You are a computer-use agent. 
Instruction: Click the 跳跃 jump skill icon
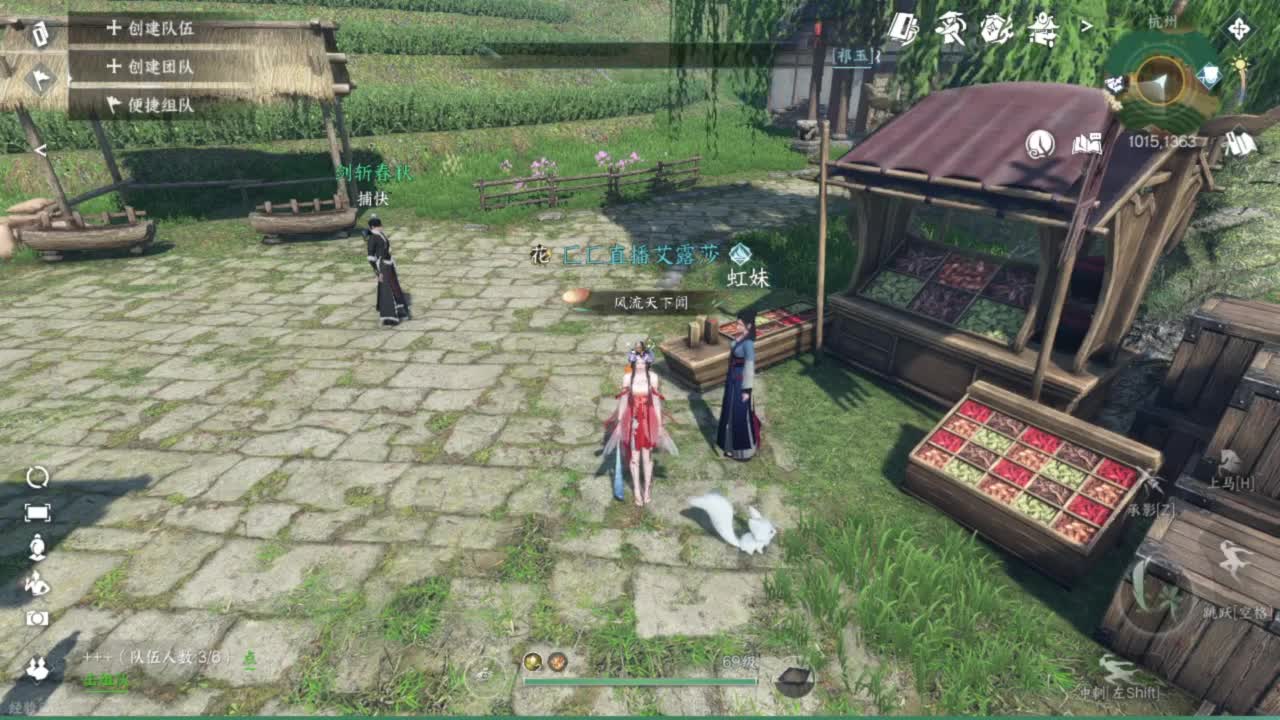click(1232, 557)
